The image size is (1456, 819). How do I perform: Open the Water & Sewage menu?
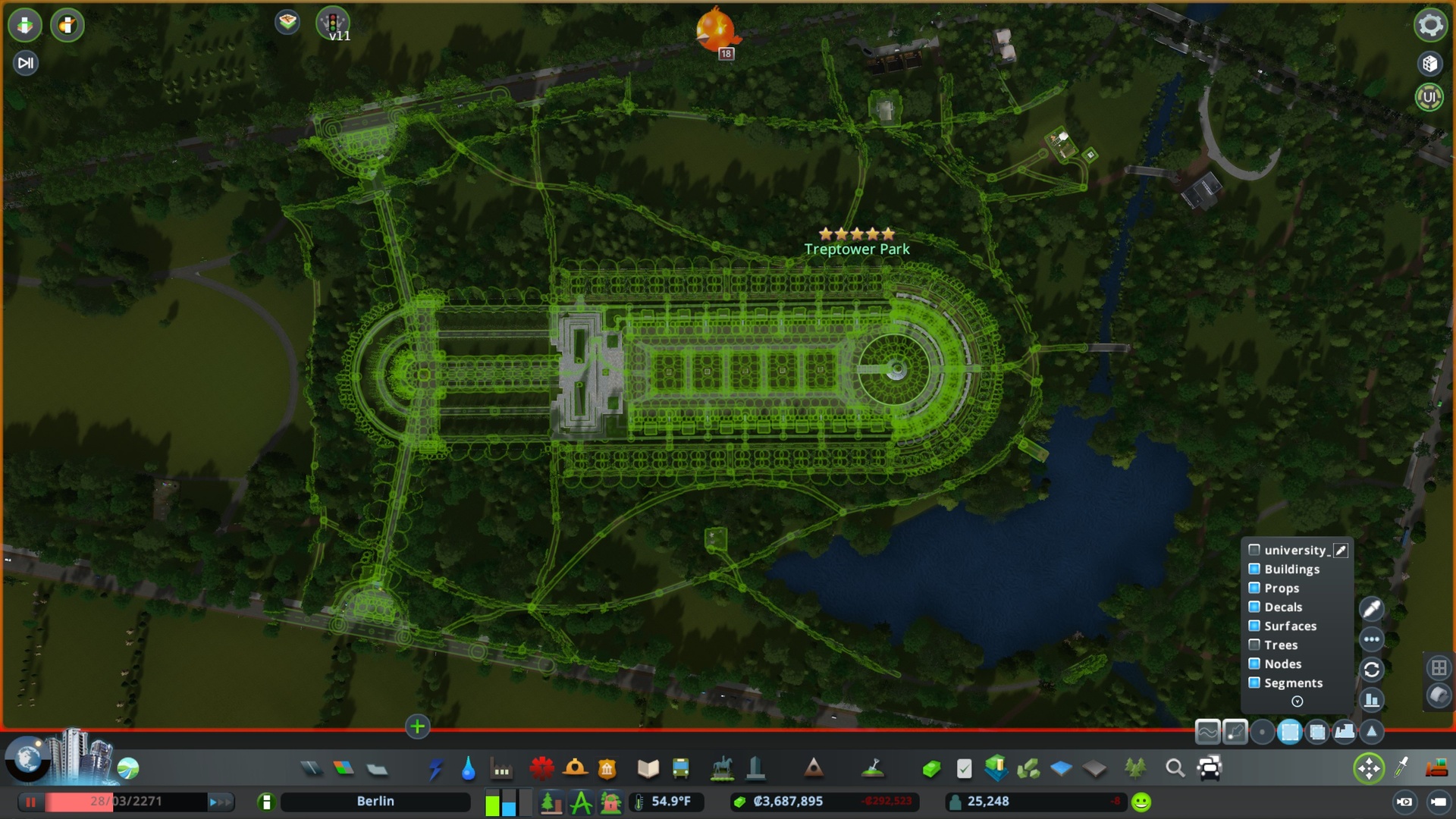click(x=468, y=767)
